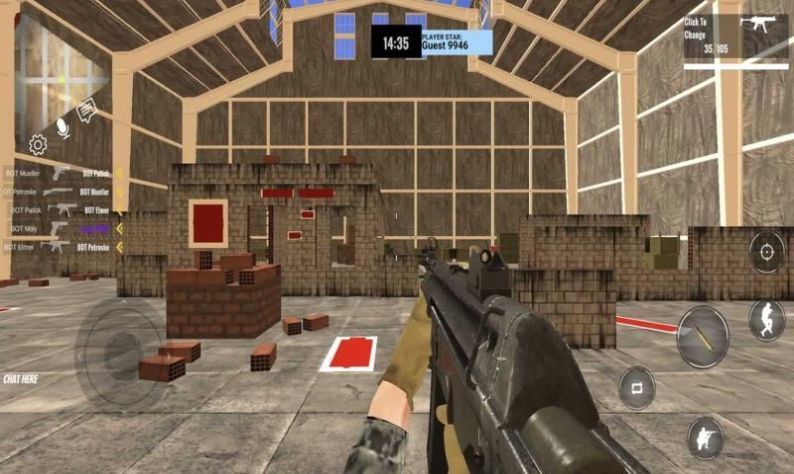Click the weapon panel to change gun
This screenshot has height=474, width=794.
pos(737,40)
